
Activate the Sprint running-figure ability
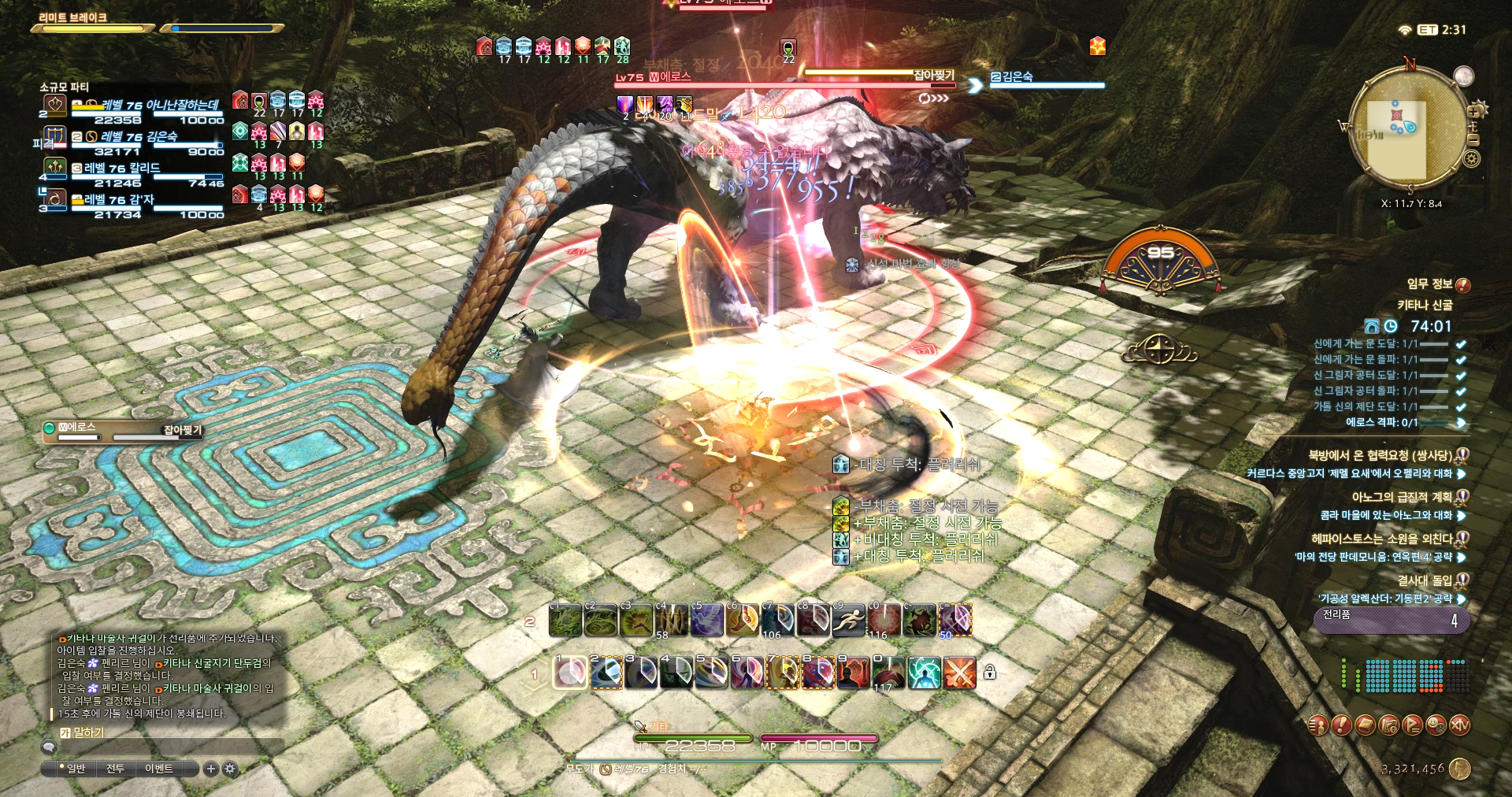(849, 621)
